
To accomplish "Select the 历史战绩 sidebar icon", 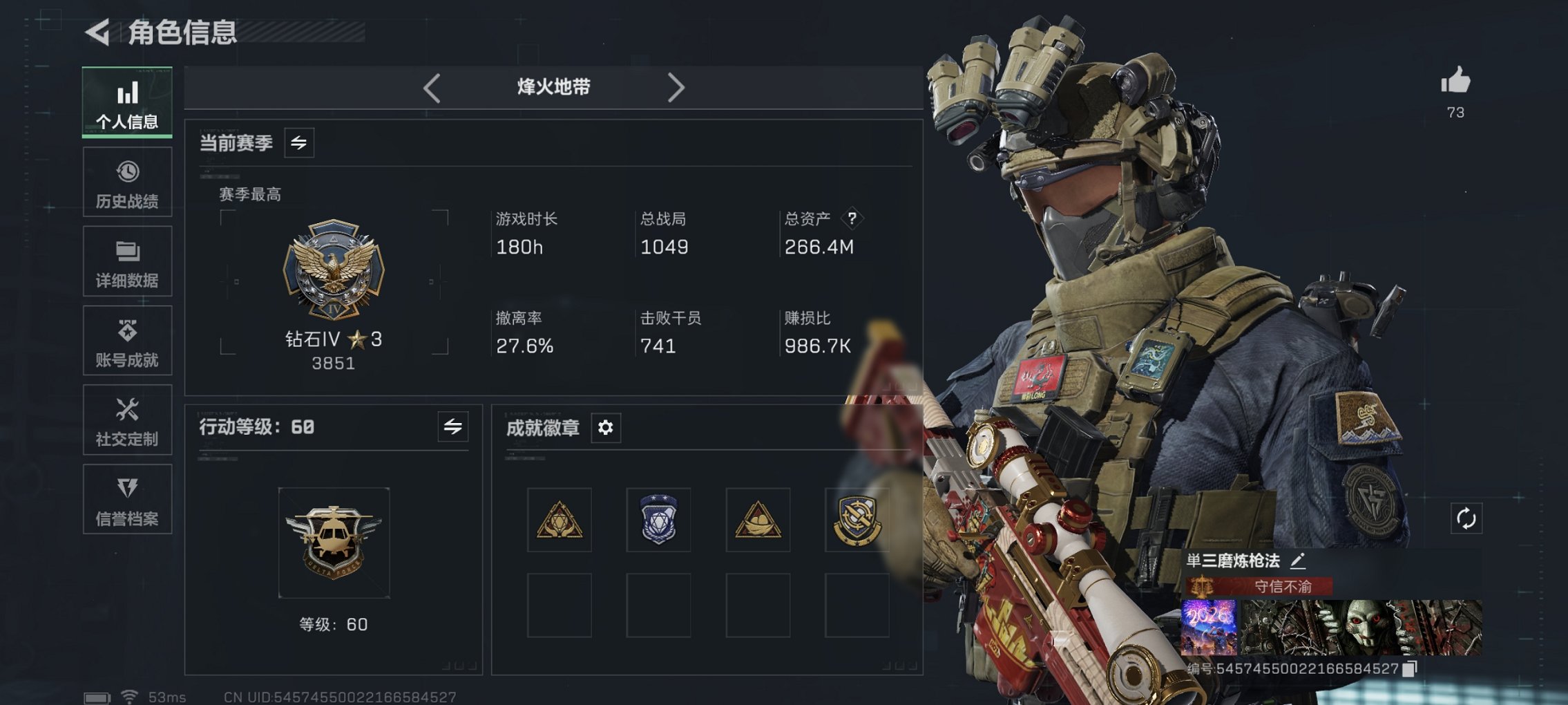I will click(x=127, y=182).
